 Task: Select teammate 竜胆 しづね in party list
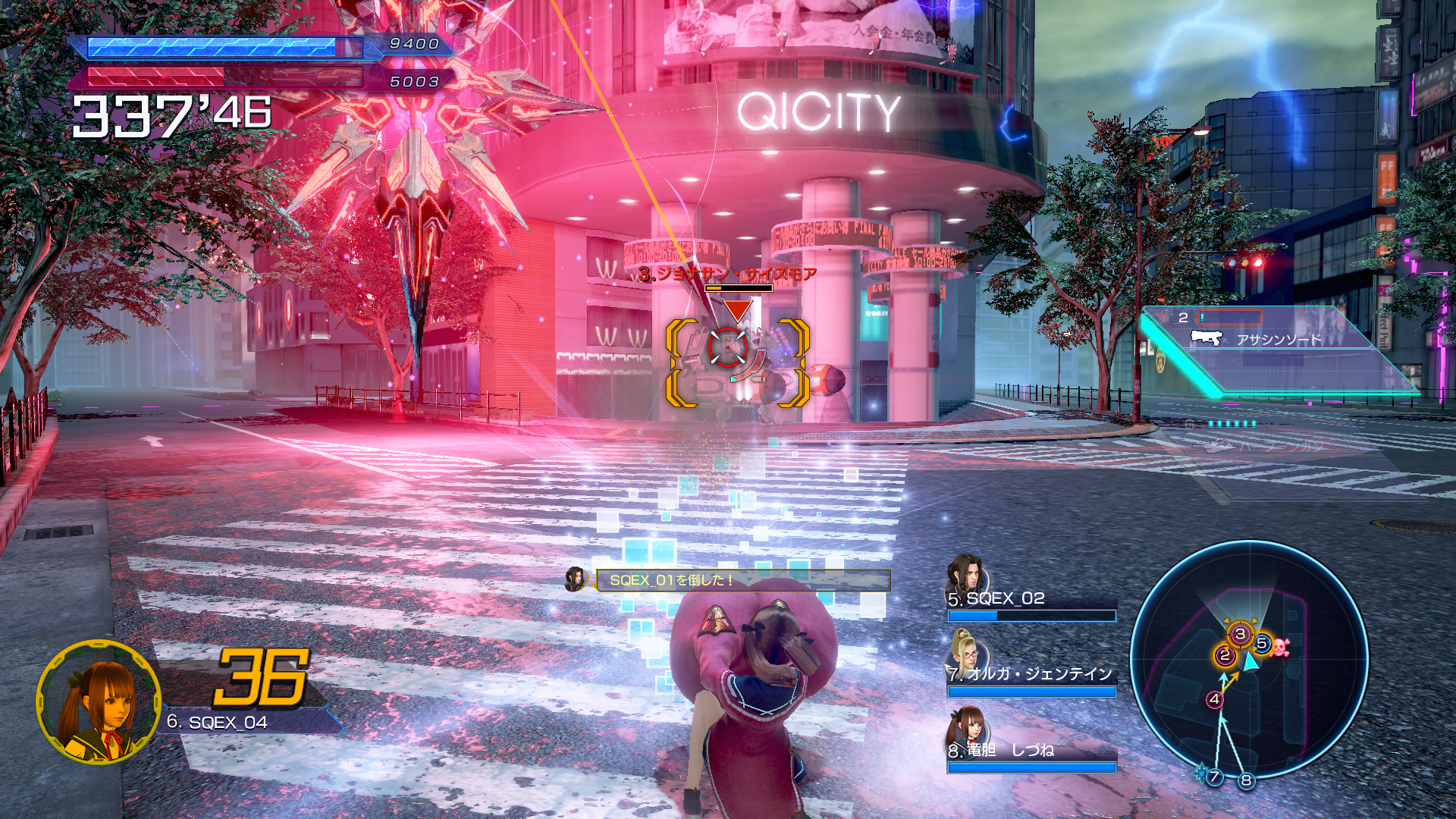pyautogui.click(x=1031, y=750)
